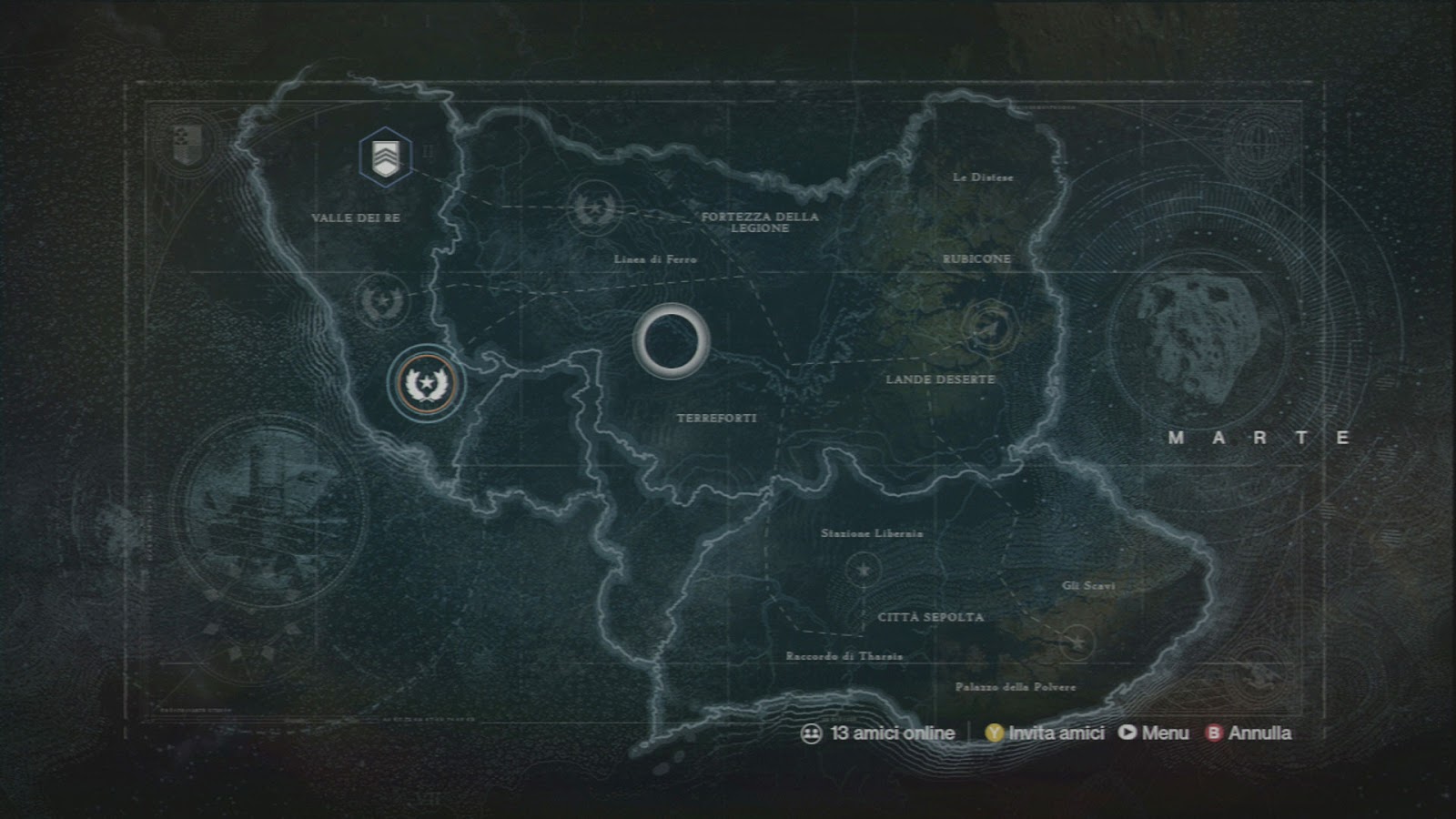The image size is (1456, 819).
Task: Click the patrol wreath emblem near Fortezza della Legione
Action: click(595, 207)
